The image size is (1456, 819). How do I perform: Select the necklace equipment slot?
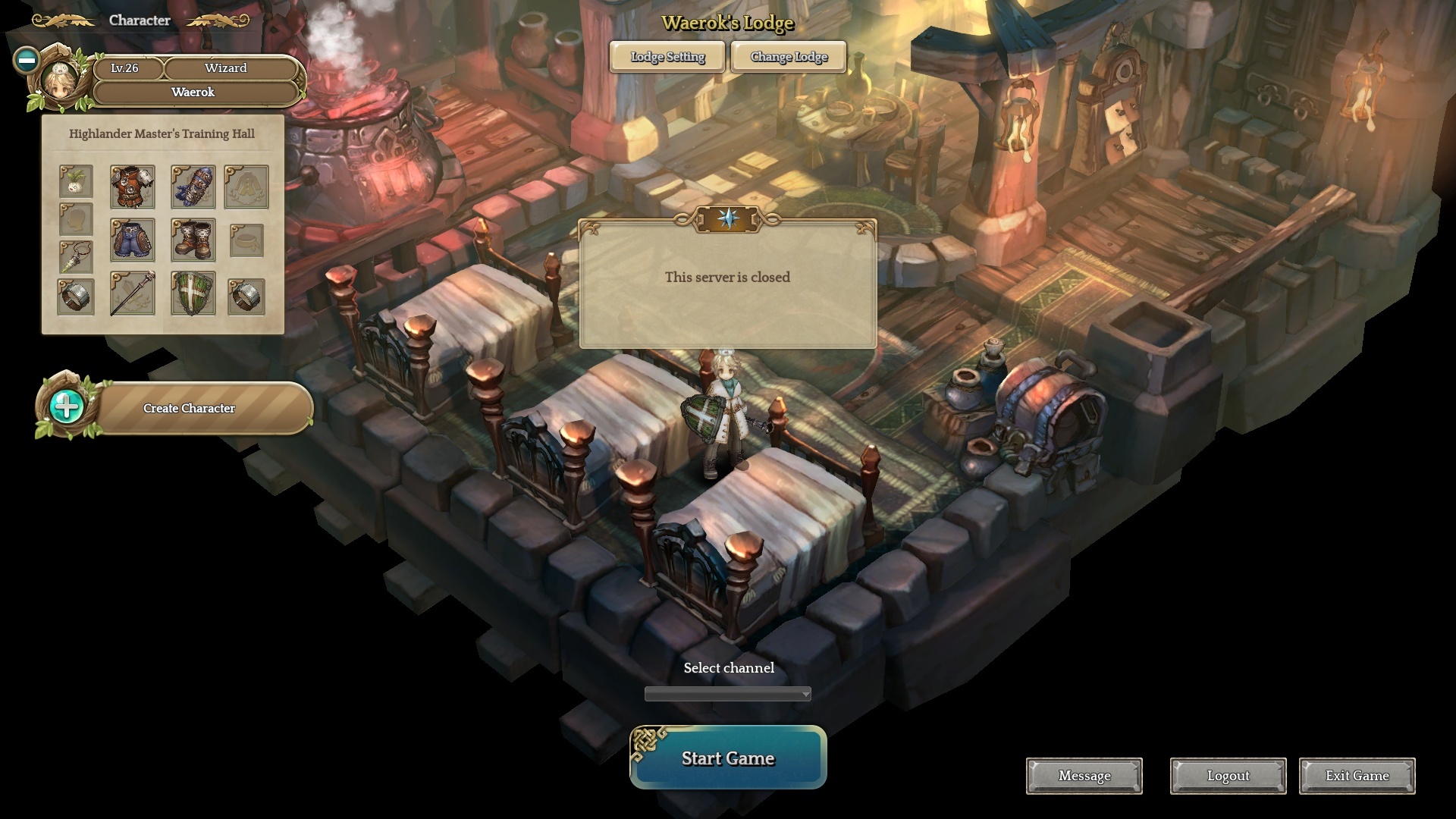[x=76, y=257]
